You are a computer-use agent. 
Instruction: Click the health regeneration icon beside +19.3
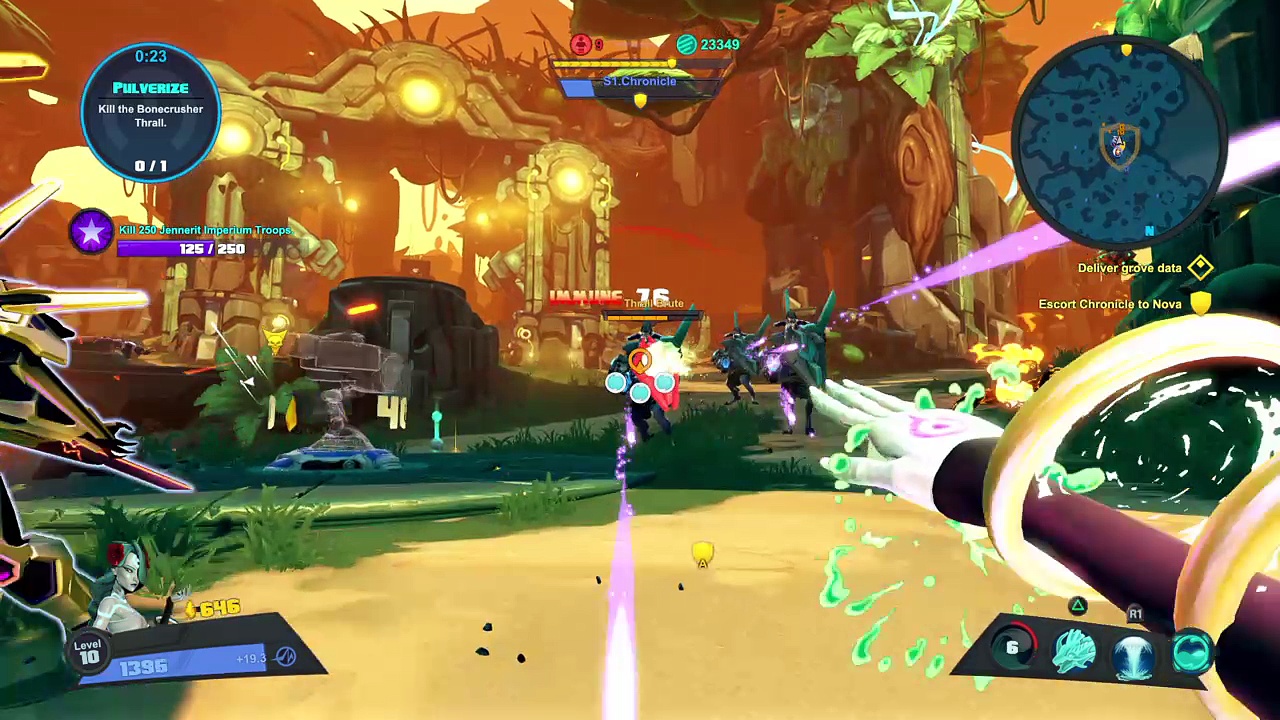[285, 657]
